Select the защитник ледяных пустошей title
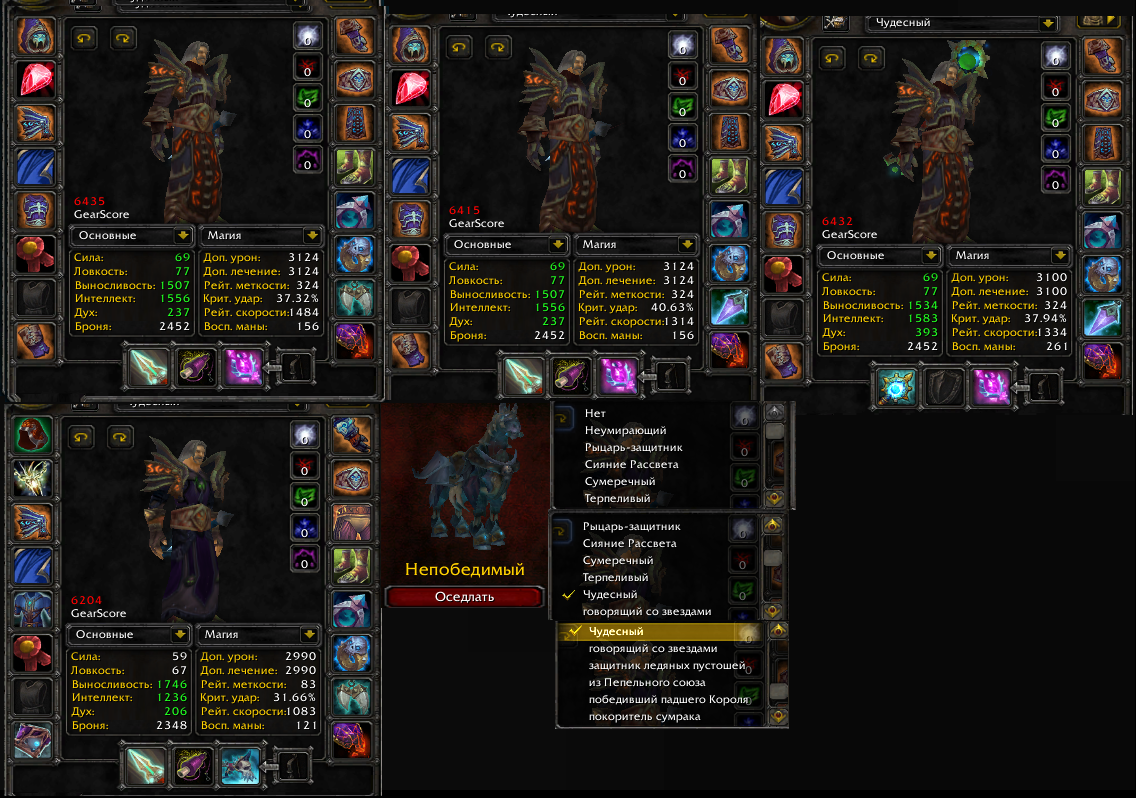The image size is (1136, 798). 666,665
